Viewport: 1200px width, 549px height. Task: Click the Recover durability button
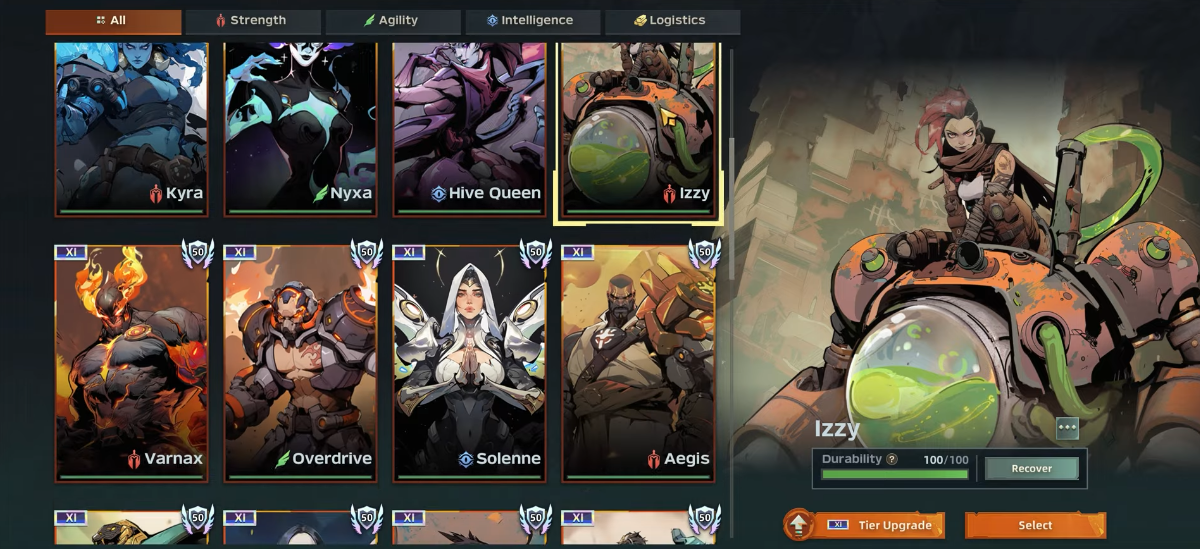(x=1031, y=469)
